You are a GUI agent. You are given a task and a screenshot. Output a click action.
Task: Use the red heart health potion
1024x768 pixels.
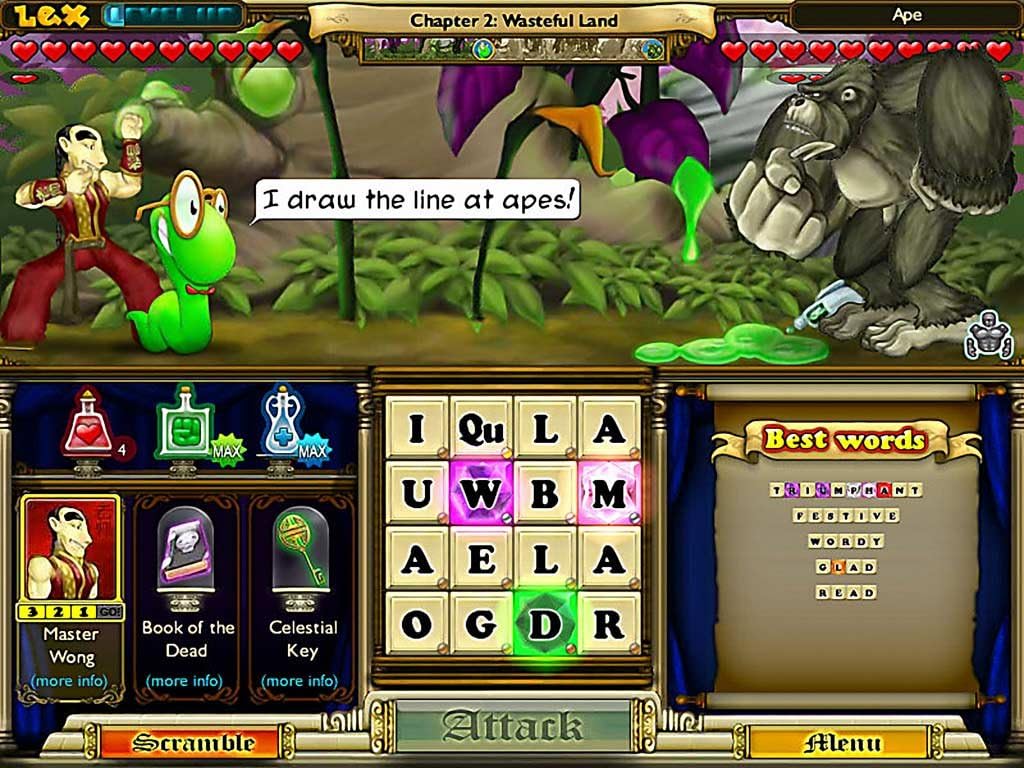coord(87,427)
